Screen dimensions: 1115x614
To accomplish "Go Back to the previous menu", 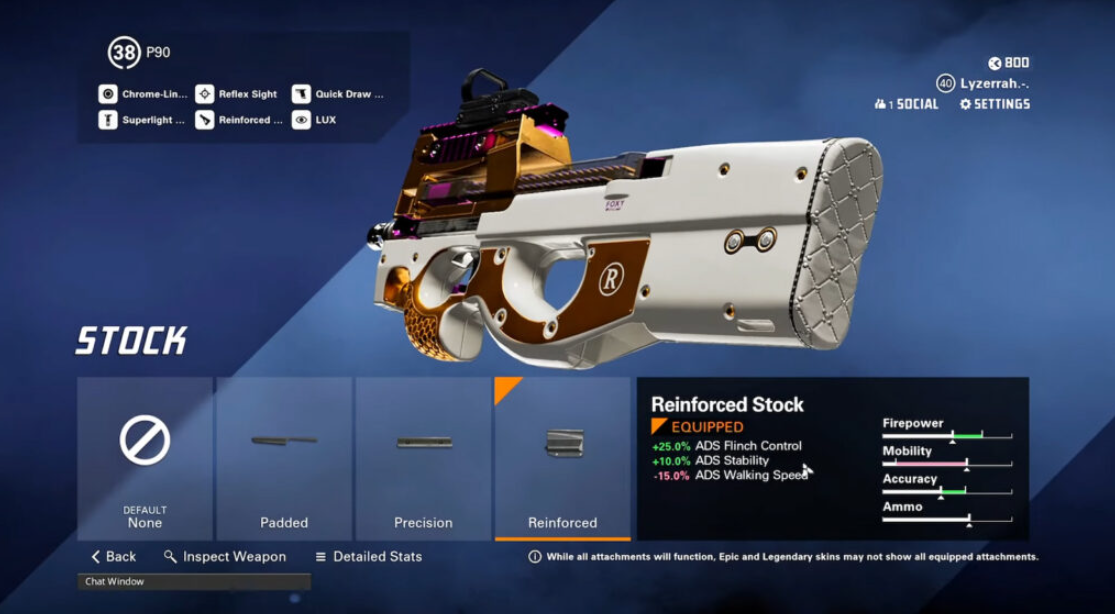I will (x=113, y=557).
